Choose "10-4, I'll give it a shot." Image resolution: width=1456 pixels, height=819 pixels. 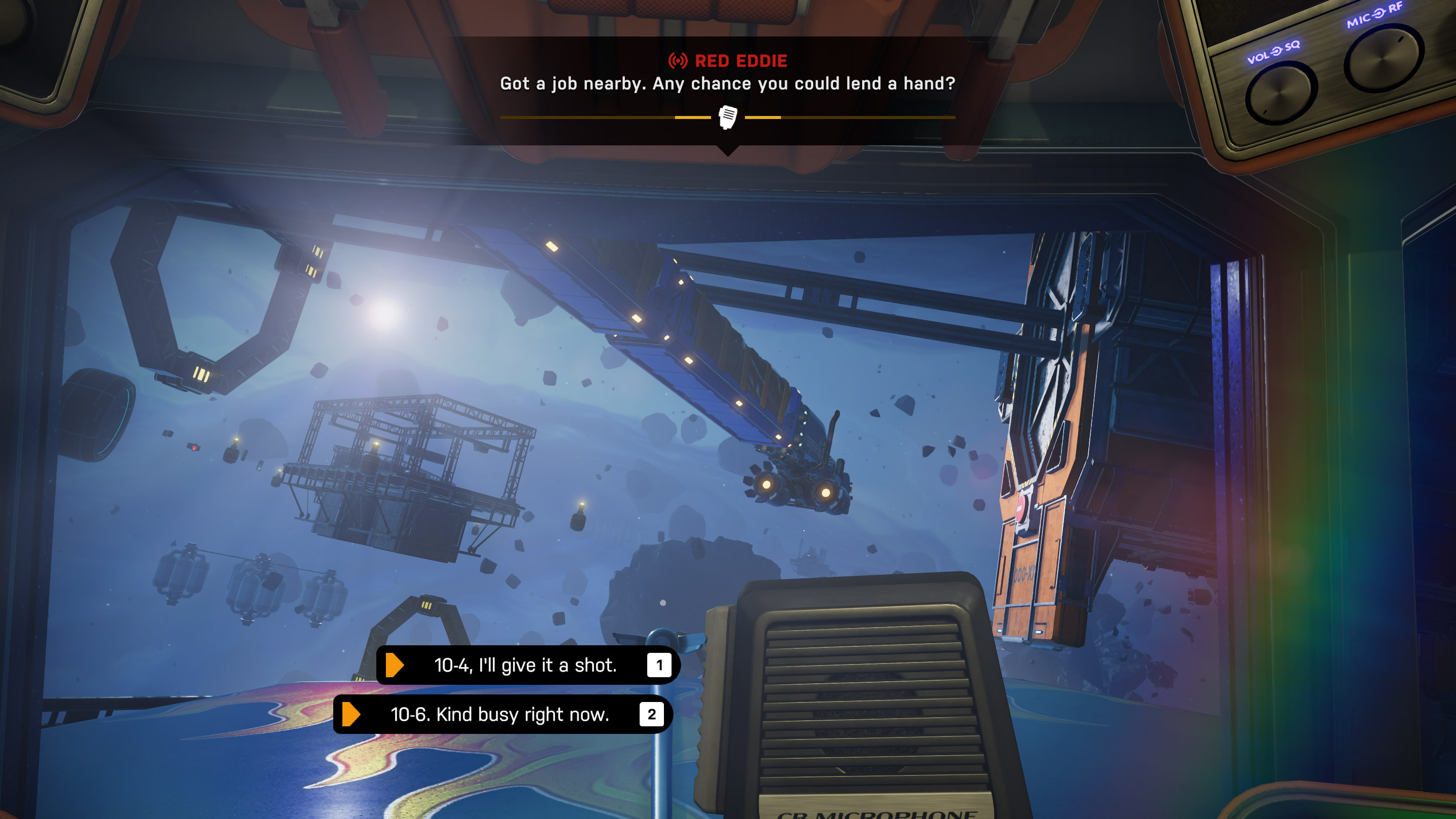(x=525, y=665)
